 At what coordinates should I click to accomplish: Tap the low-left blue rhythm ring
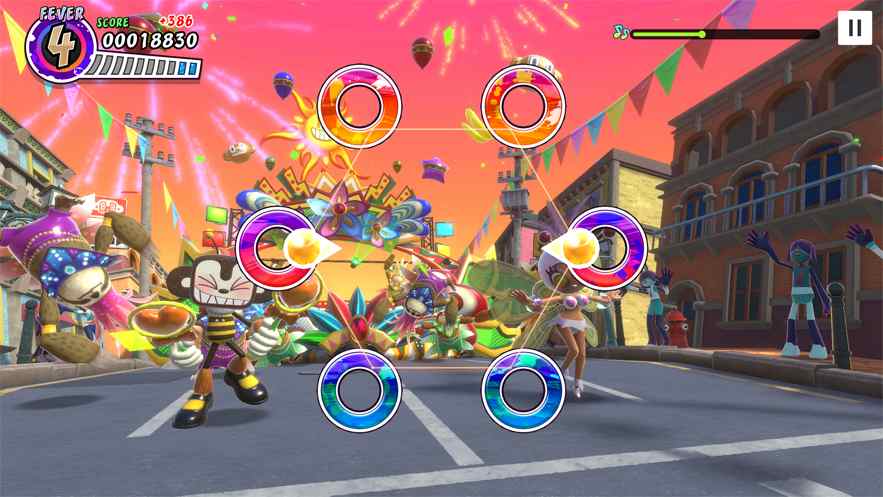point(359,389)
